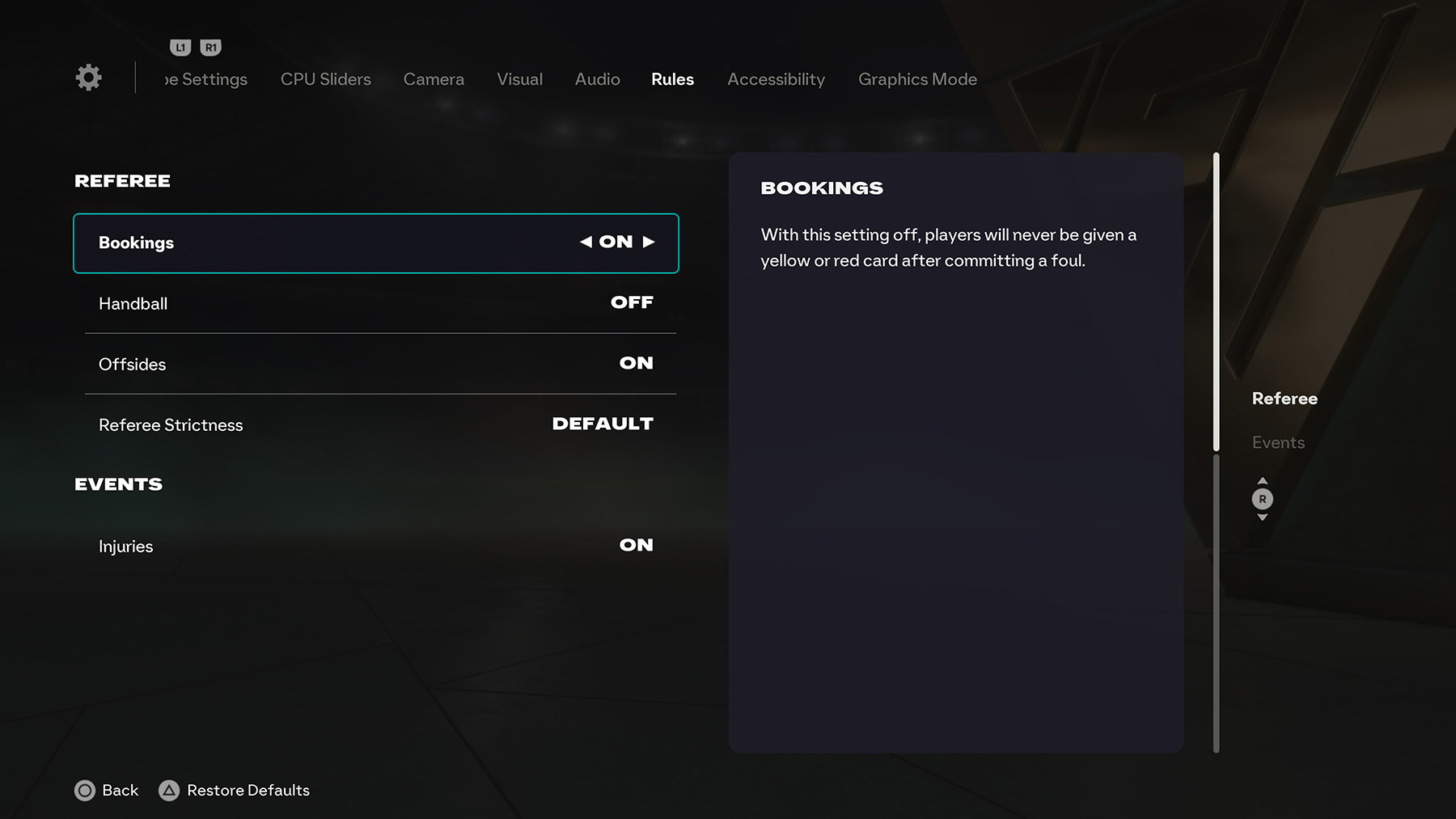Open the Graphics Mode tab
The height and width of the screenshot is (819, 1456).
917,79
